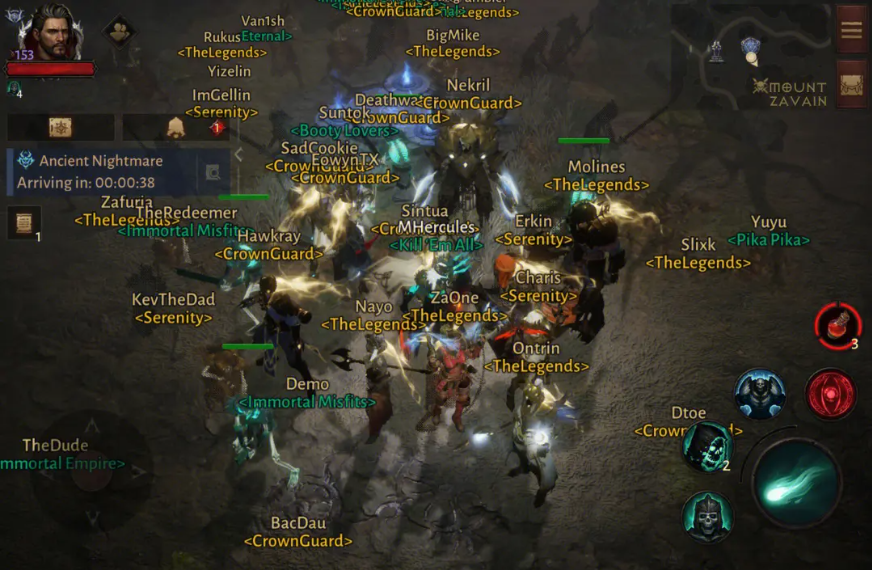Activate the red eye sigil skill

tap(830, 393)
